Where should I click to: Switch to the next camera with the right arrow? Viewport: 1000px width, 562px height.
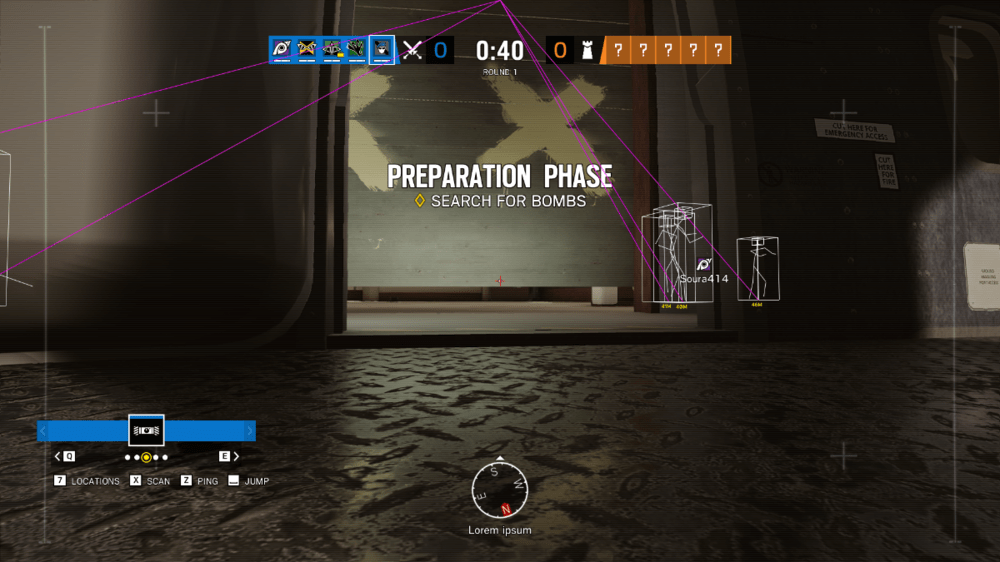pos(236,456)
